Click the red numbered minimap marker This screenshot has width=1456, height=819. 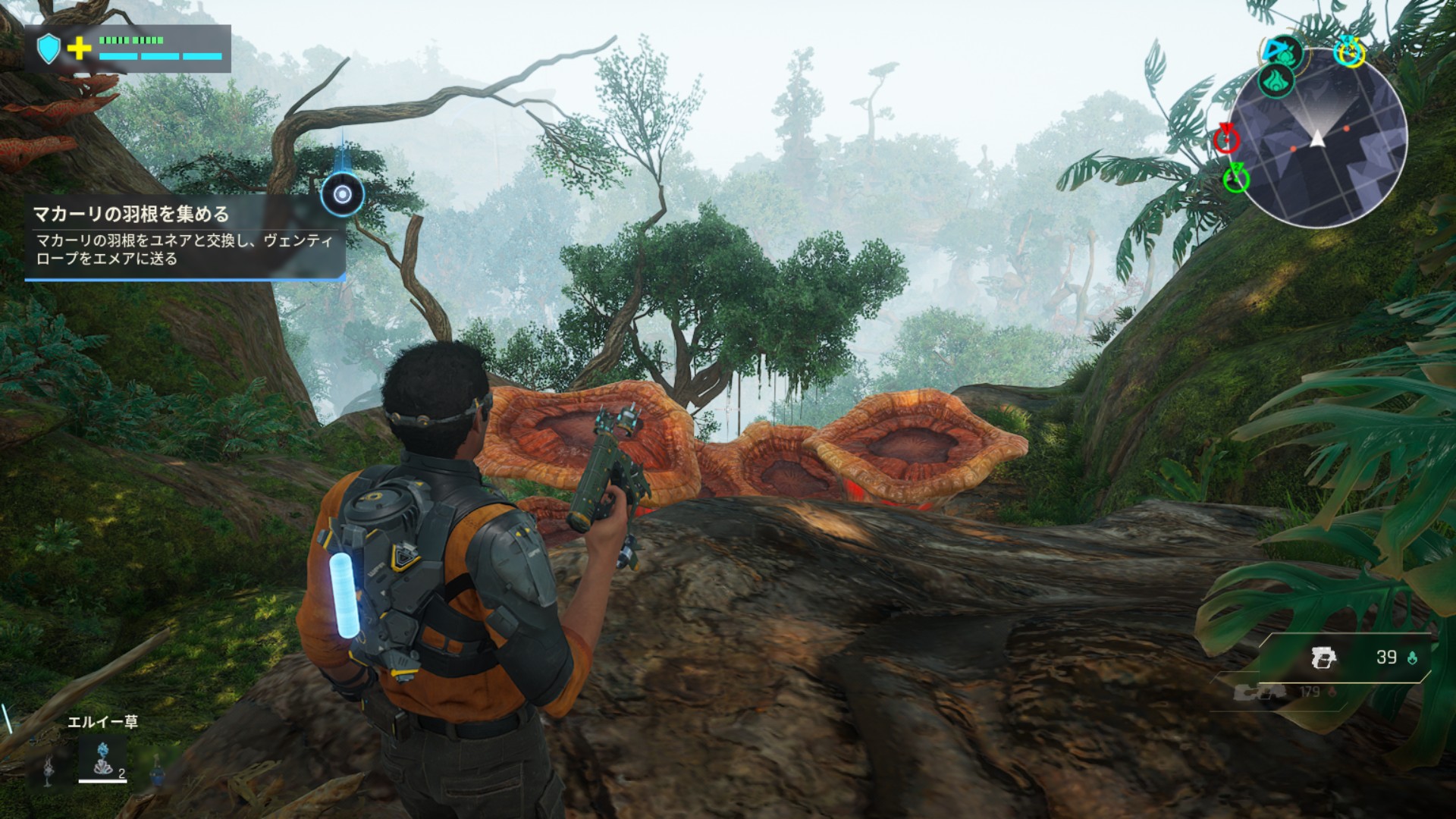pyautogui.click(x=1225, y=140)
